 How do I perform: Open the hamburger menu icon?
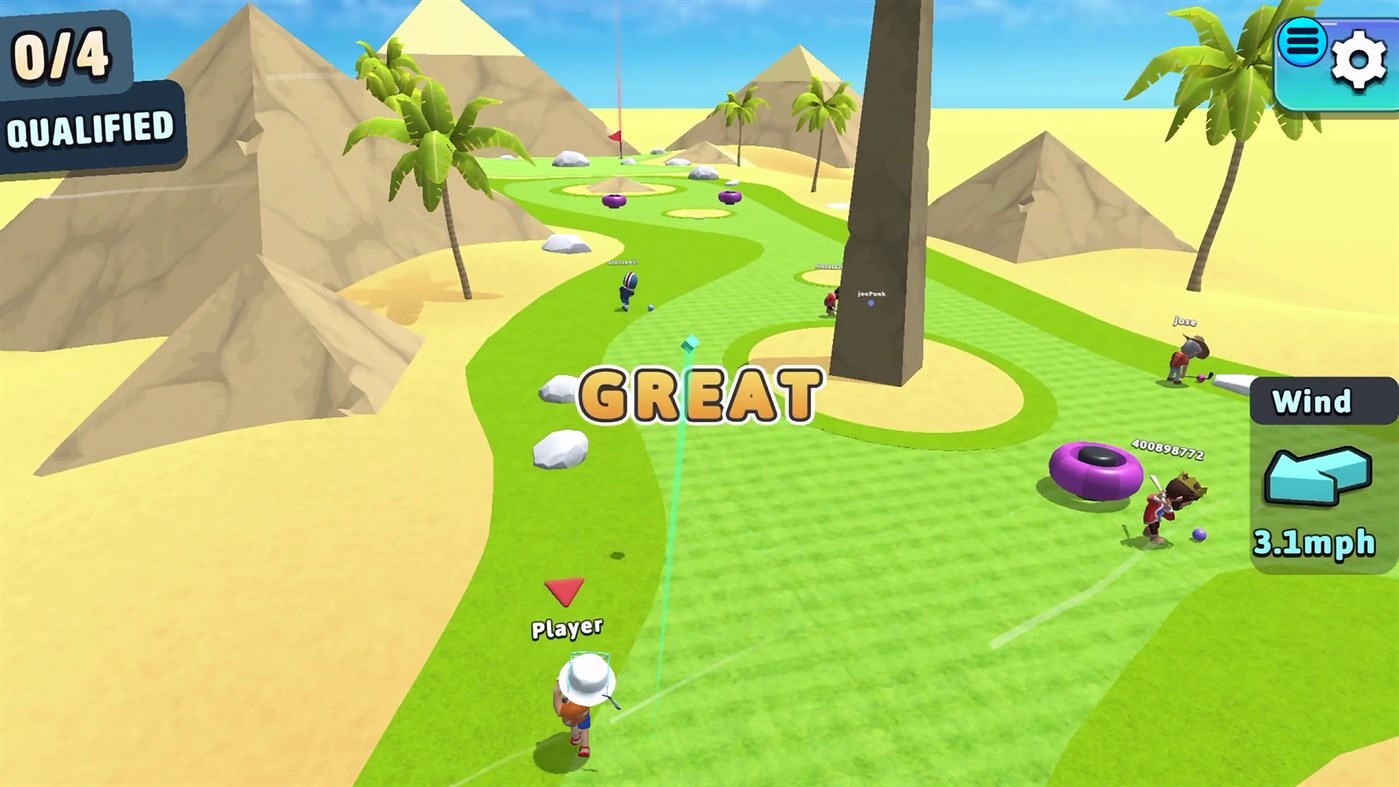(x=1301, y=43)
